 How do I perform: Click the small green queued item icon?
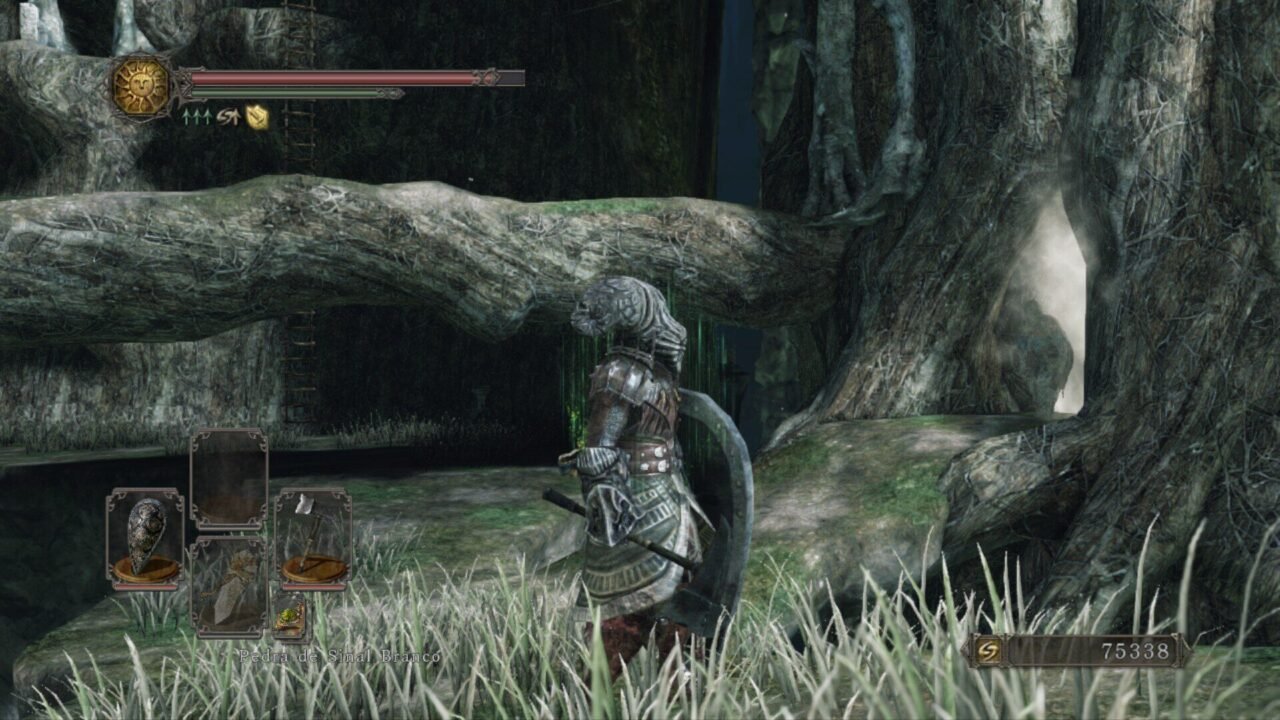(288, 616)
